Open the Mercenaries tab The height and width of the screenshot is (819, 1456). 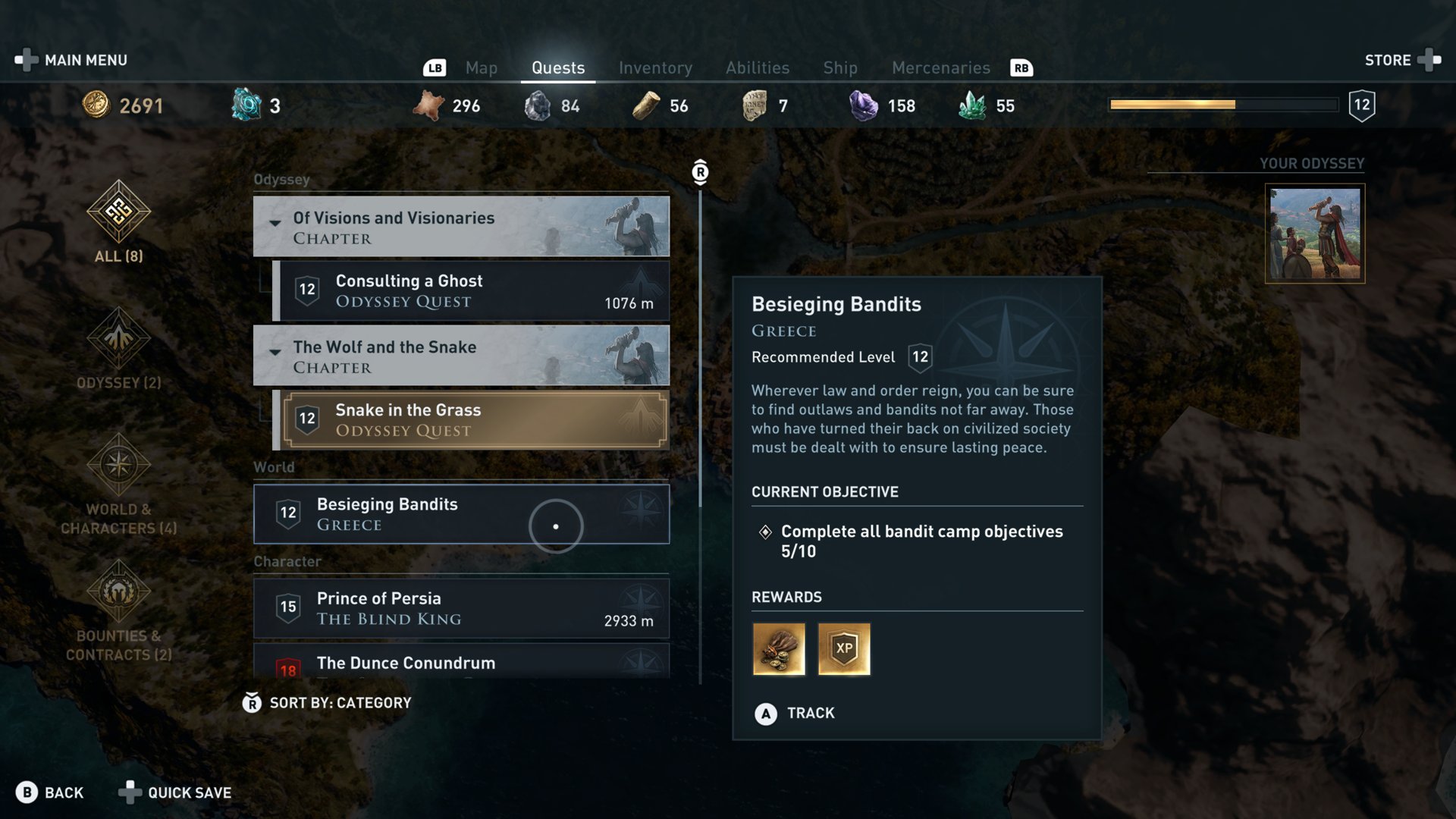940,68
